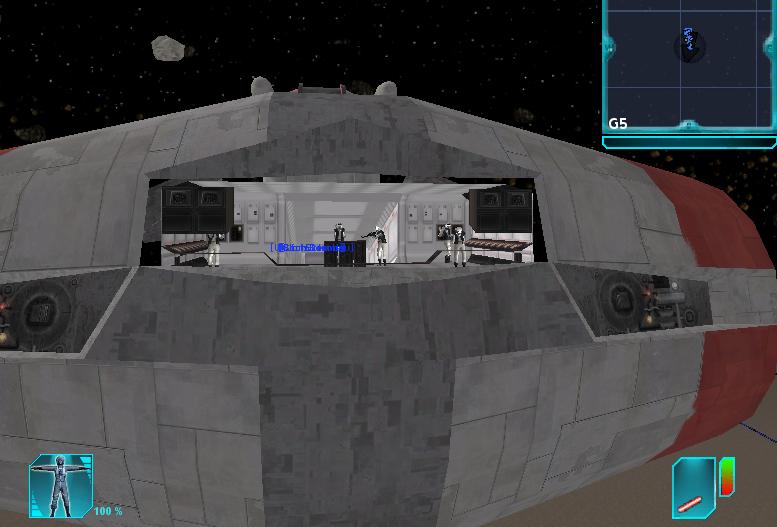This screenshot has width=777, height=527.
Task: Click the sector minimap panel
Action: coord(690,66)
